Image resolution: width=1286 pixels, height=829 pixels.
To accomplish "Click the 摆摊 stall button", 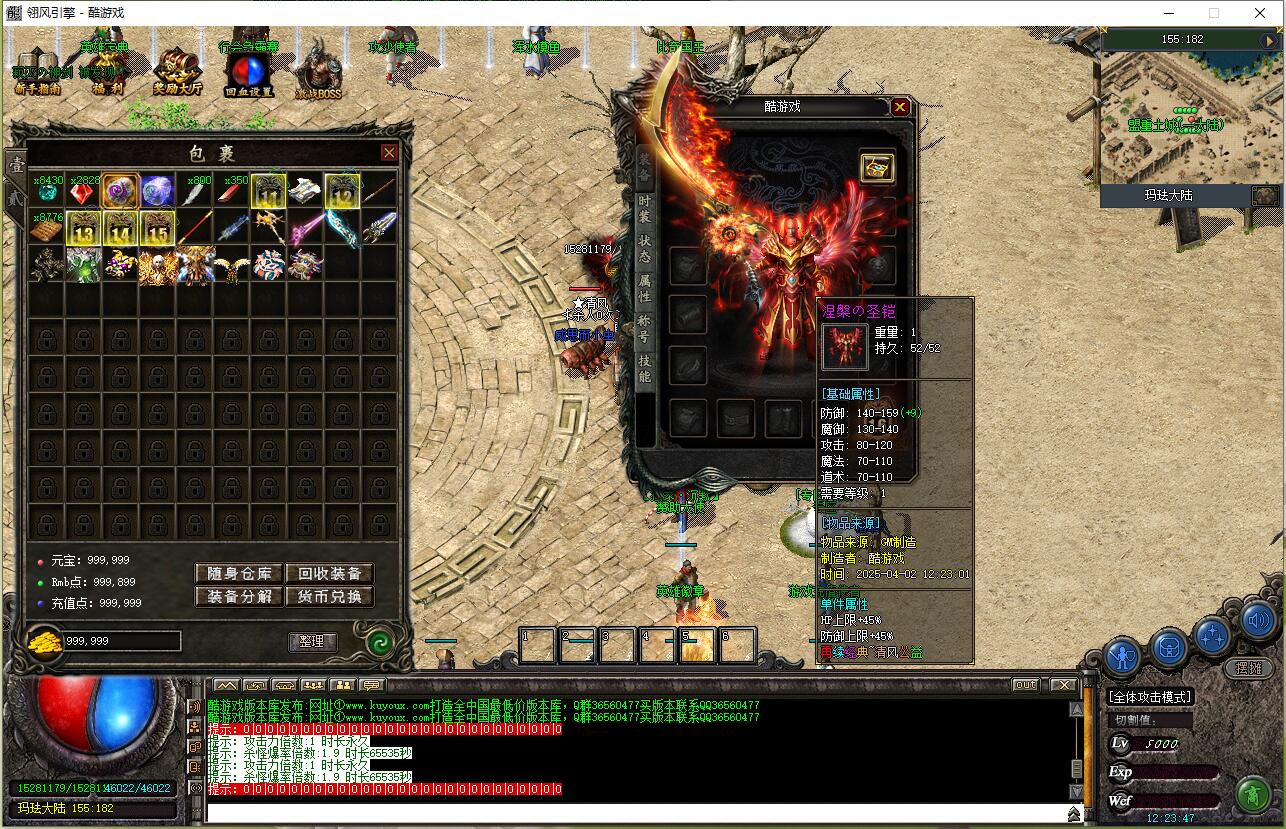I will 1247,668.
